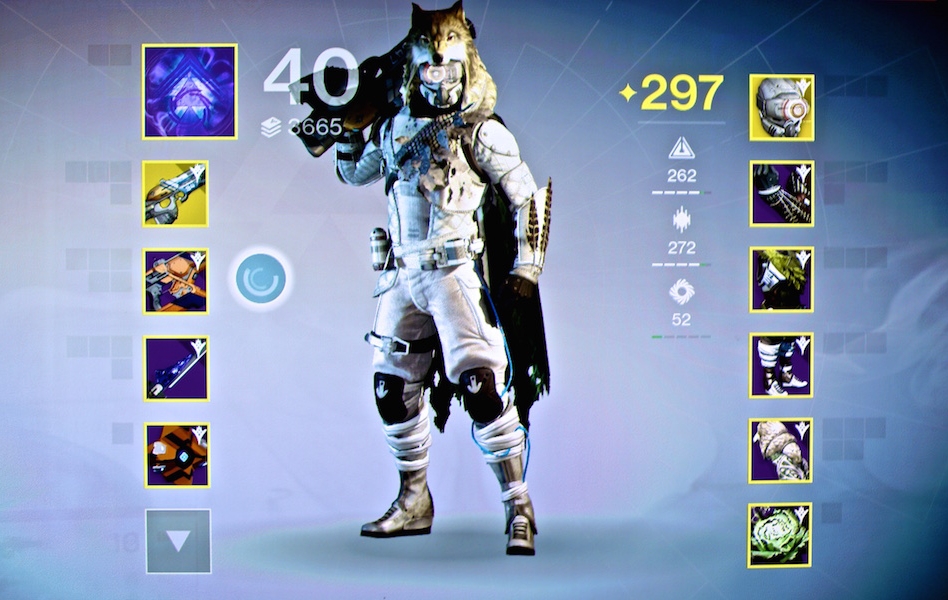Select the white helmet armor slot
Image resolution: width=948 pixels, height=600 pixels.
[x=781, y=107]
